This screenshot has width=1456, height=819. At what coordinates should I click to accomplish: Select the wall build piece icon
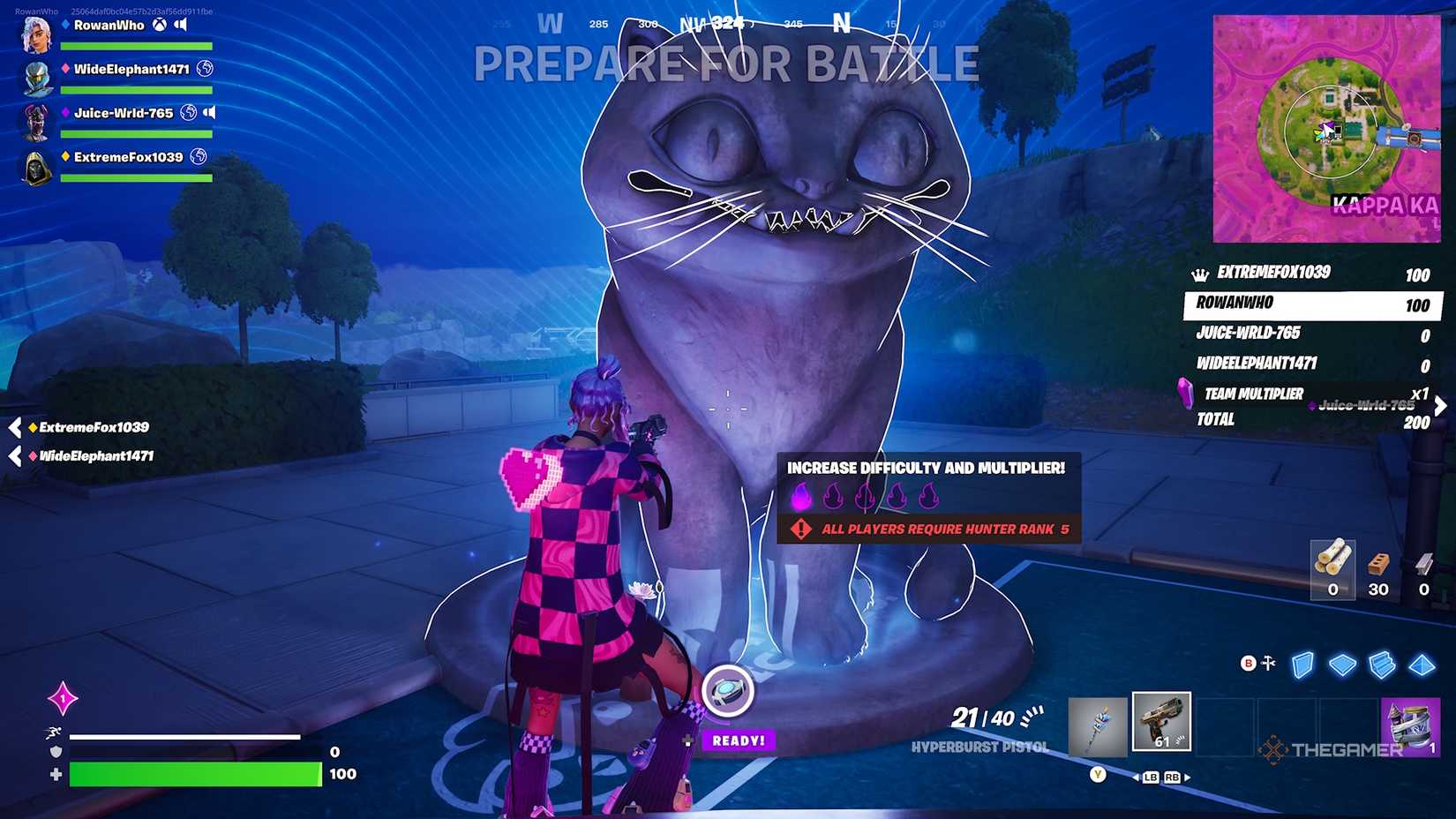click(1302, 664)
